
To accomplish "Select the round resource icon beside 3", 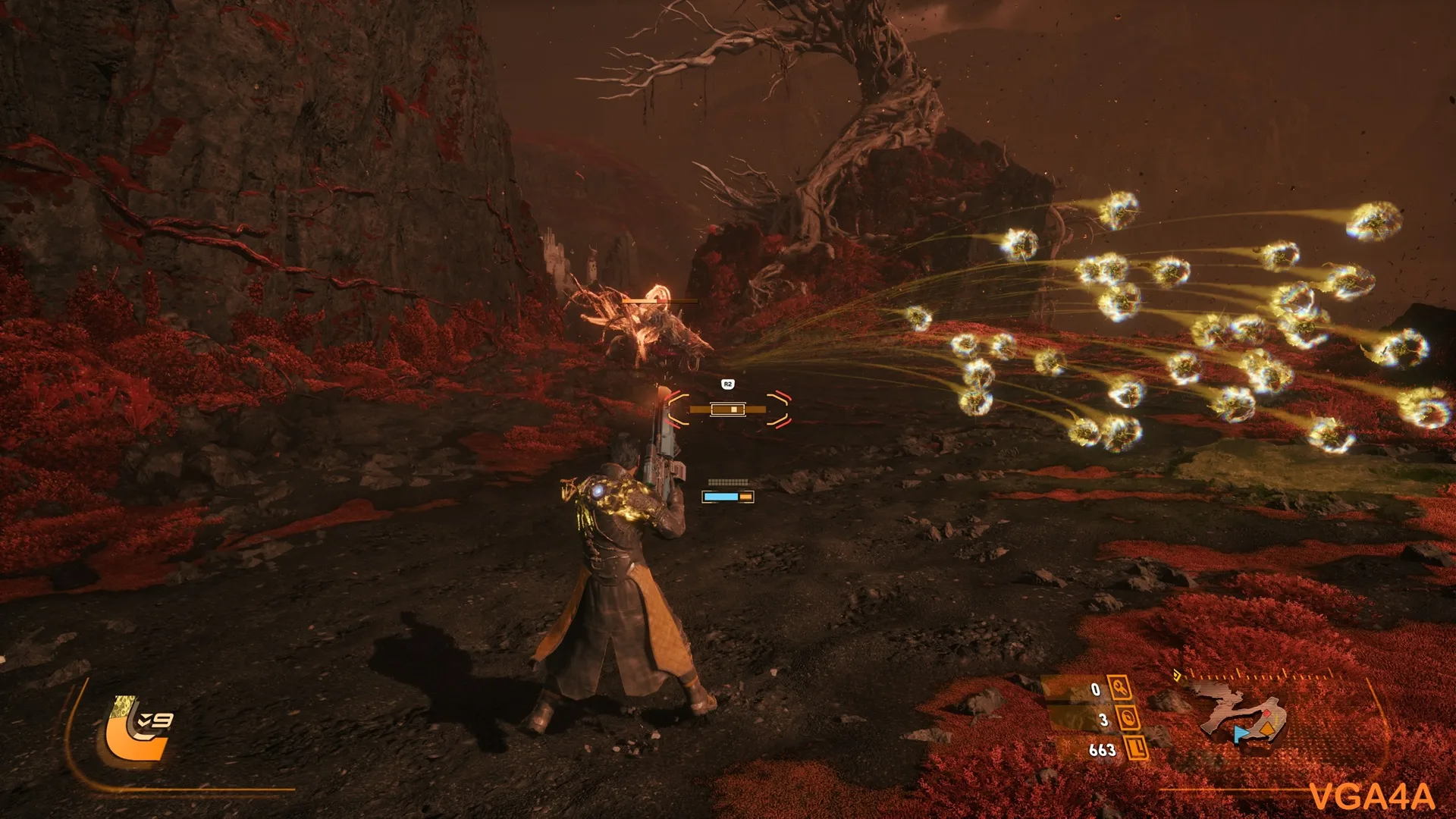I will tap(1128, 718).
